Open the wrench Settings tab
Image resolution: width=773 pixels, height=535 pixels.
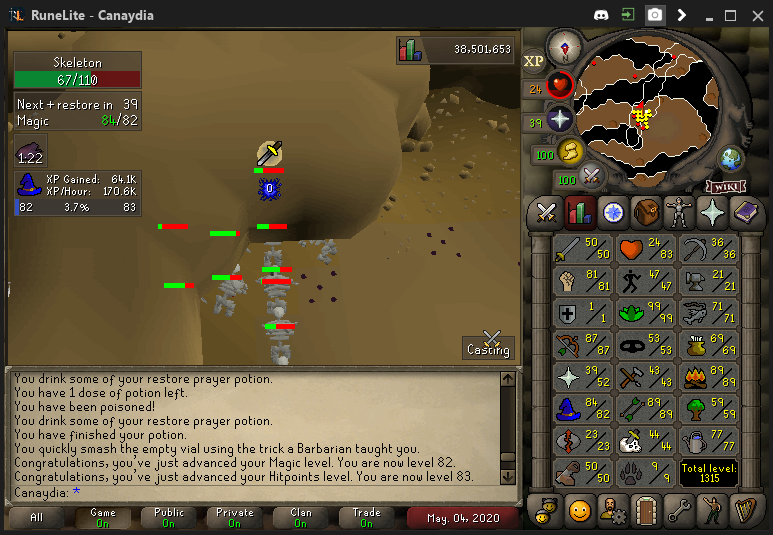(680, 510)
